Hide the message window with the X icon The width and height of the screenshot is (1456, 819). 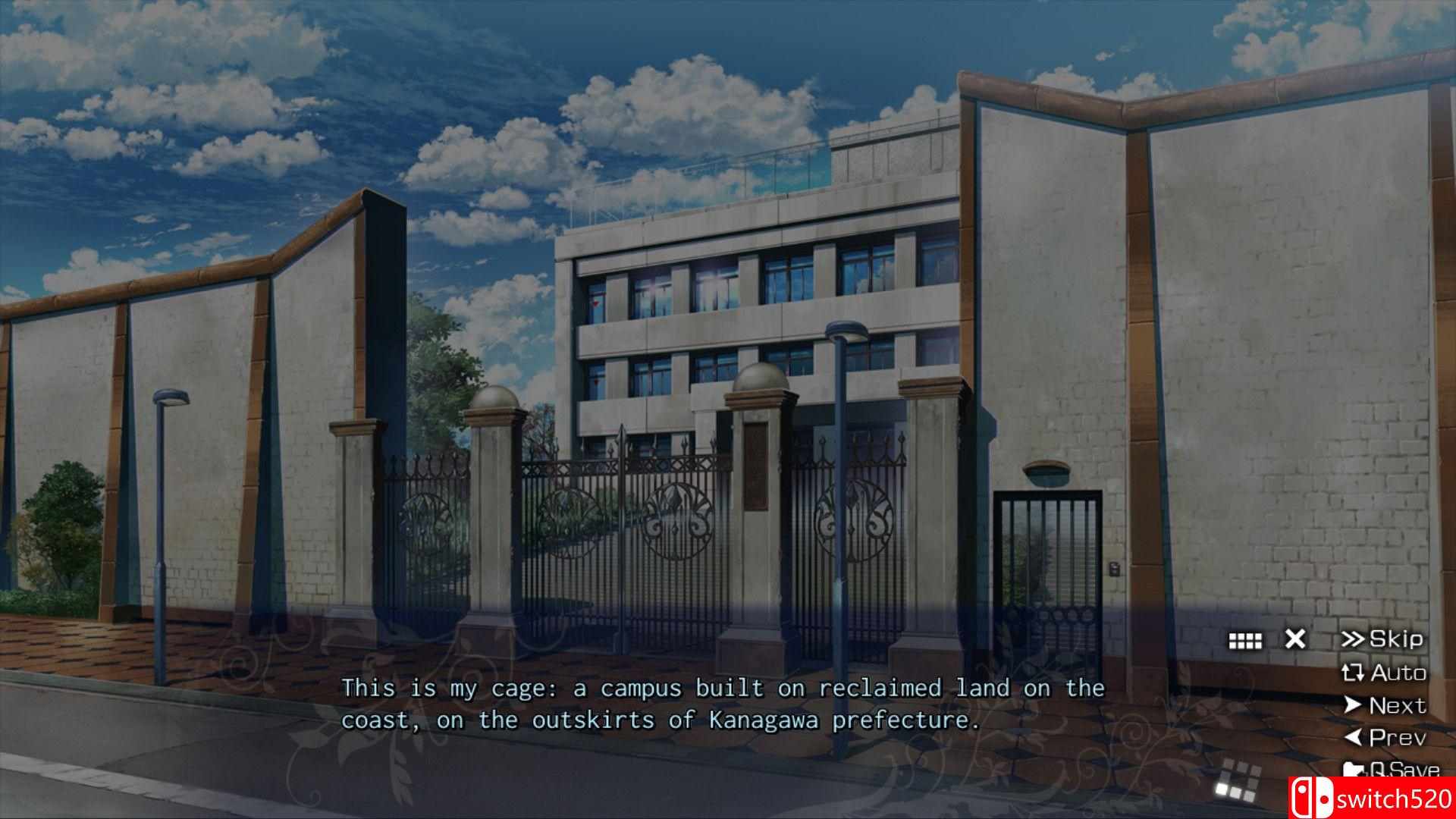pos(1295,639)
